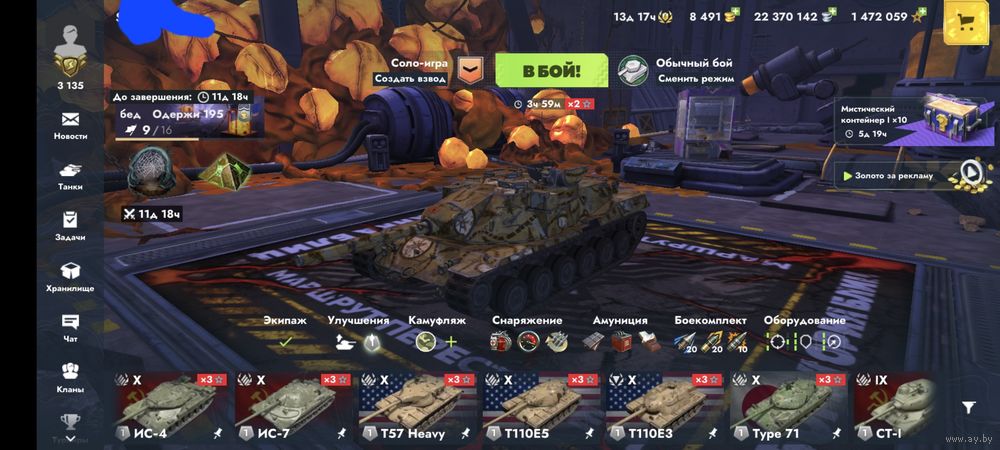Image resolution: width=1000 pixels, height=450 pixels.
Task: Select the ИС-7 tank card
Action: [295, 407]
